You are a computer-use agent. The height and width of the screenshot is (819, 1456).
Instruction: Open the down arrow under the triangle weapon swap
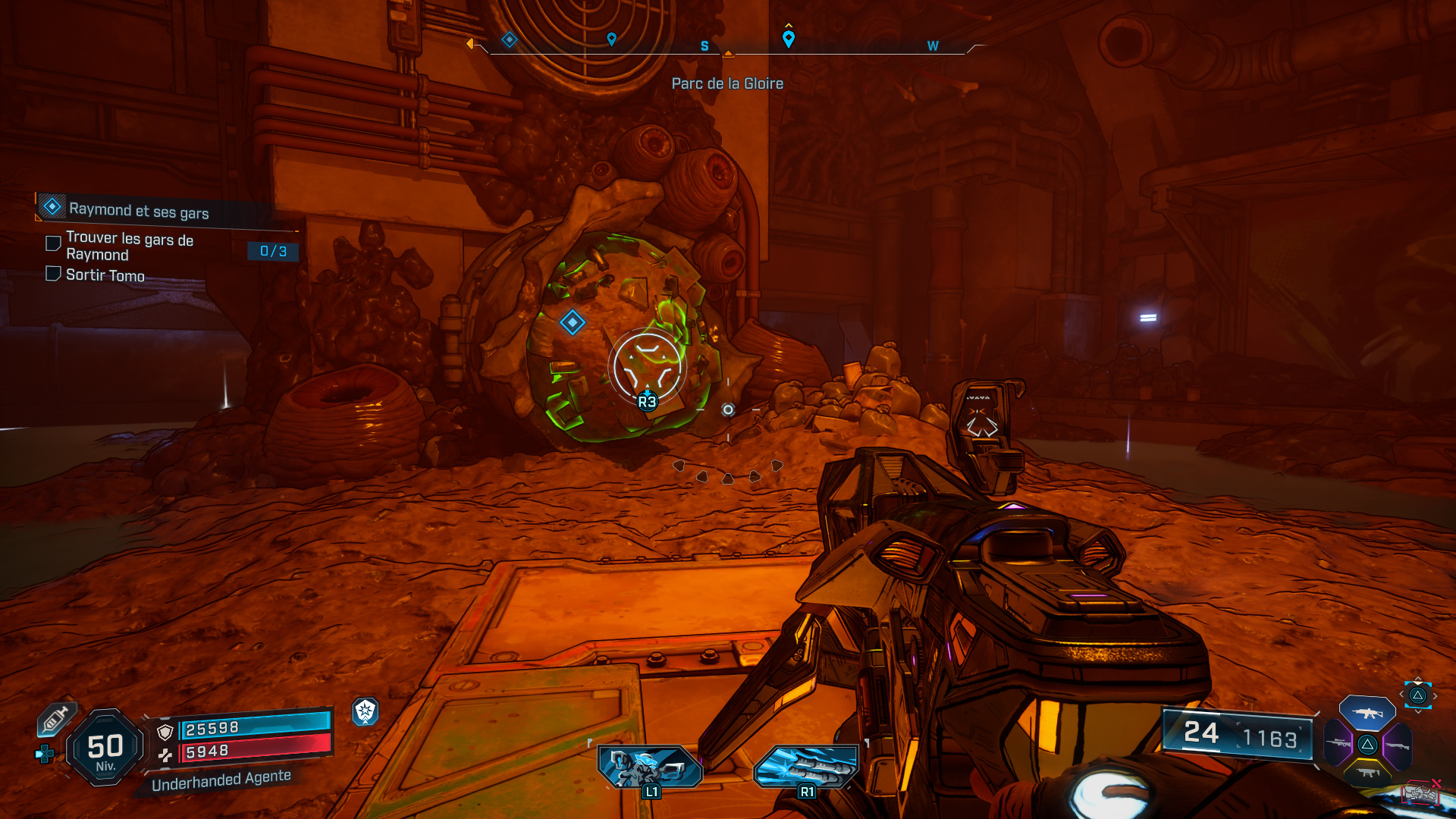pos(1419,711)
